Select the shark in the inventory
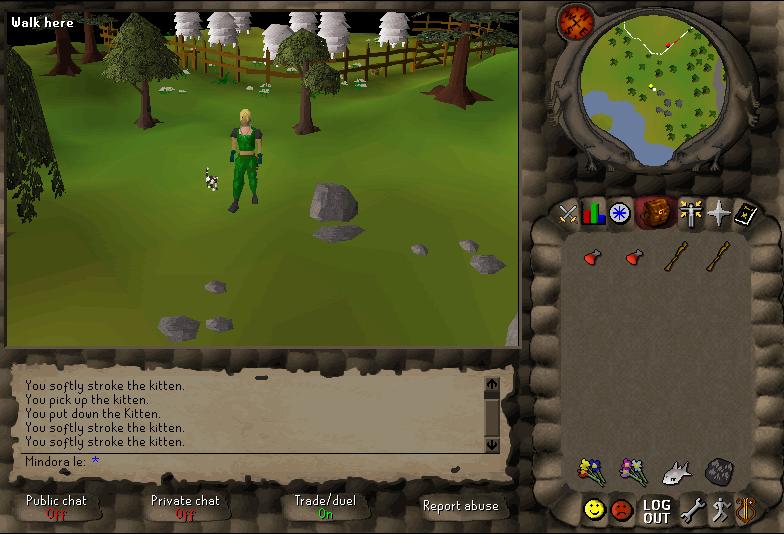784x534 pixels. click(x=677, y=471)
